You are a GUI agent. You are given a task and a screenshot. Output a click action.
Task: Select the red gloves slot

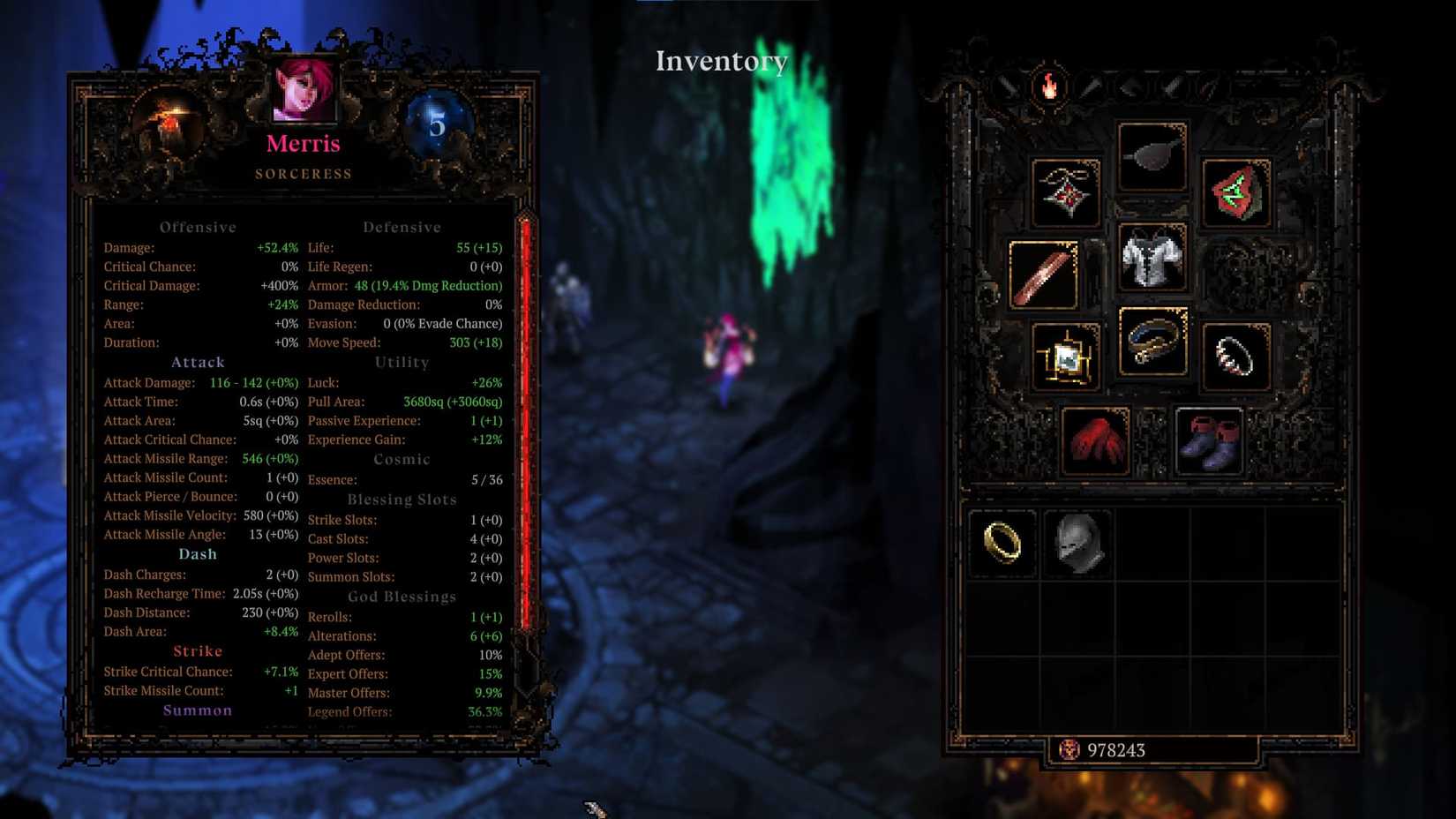pos(1096,440)
